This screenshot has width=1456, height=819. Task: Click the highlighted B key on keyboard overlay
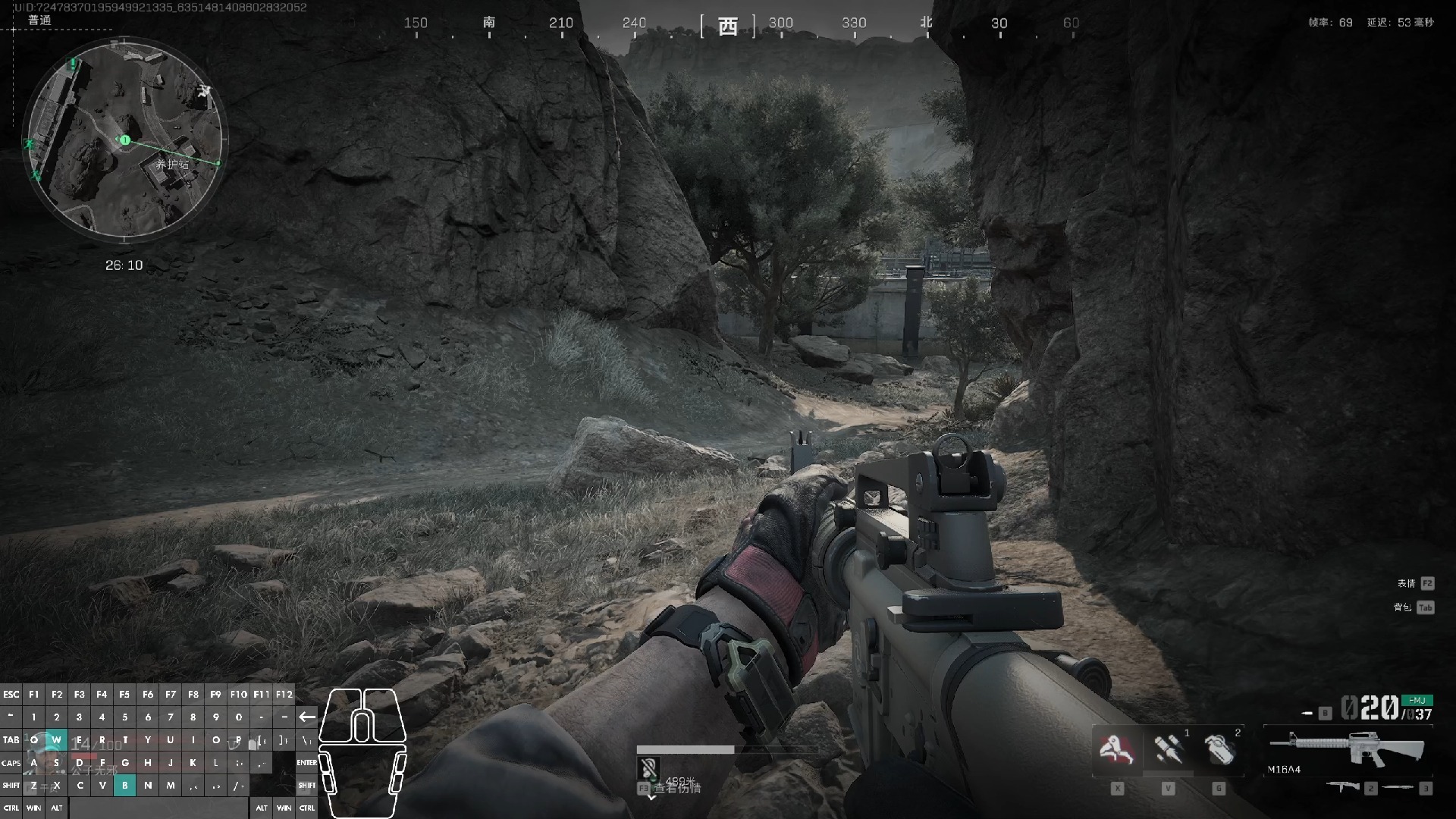(125, 786)
